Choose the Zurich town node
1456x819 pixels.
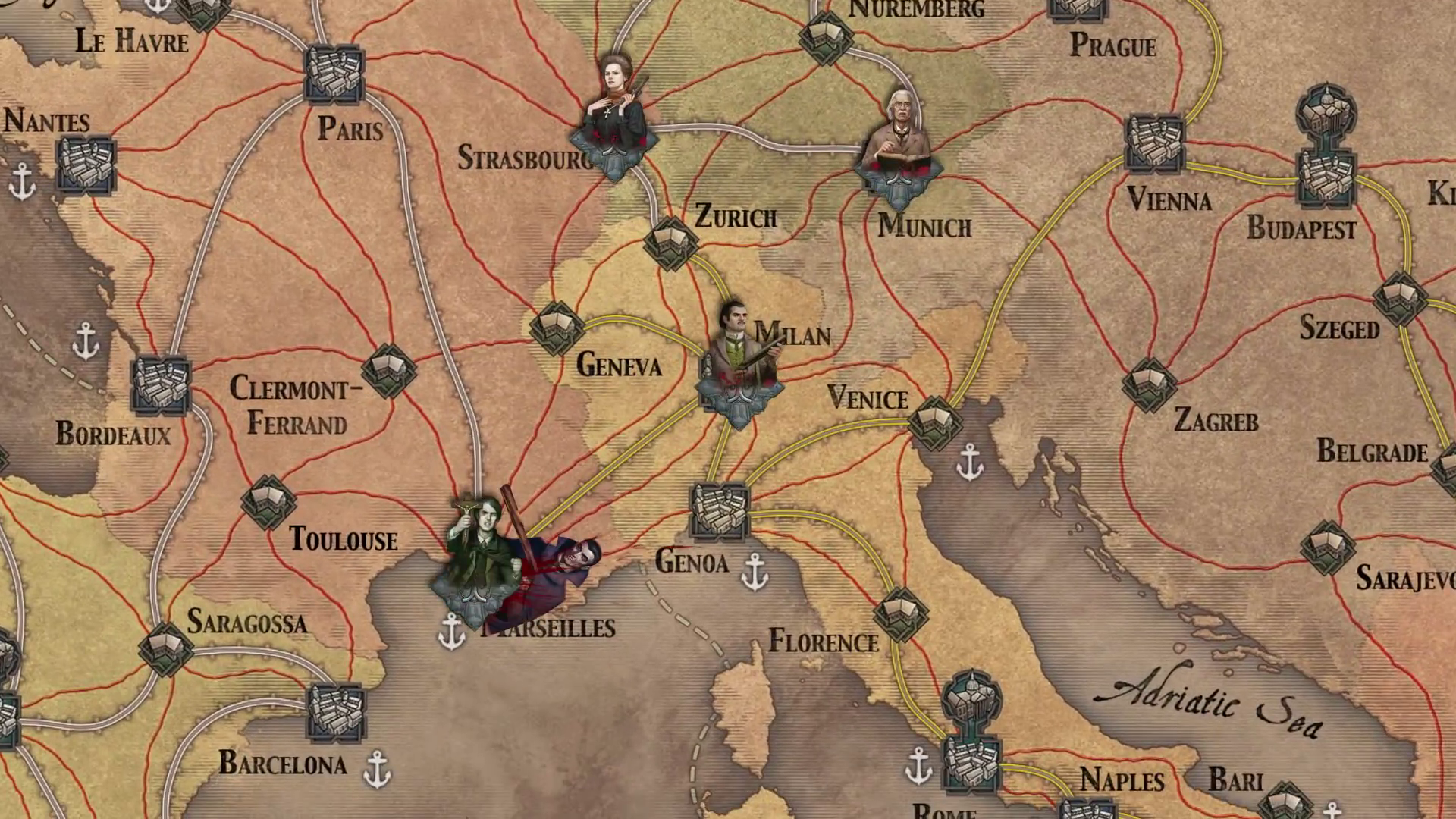click(x=670, y=243)
